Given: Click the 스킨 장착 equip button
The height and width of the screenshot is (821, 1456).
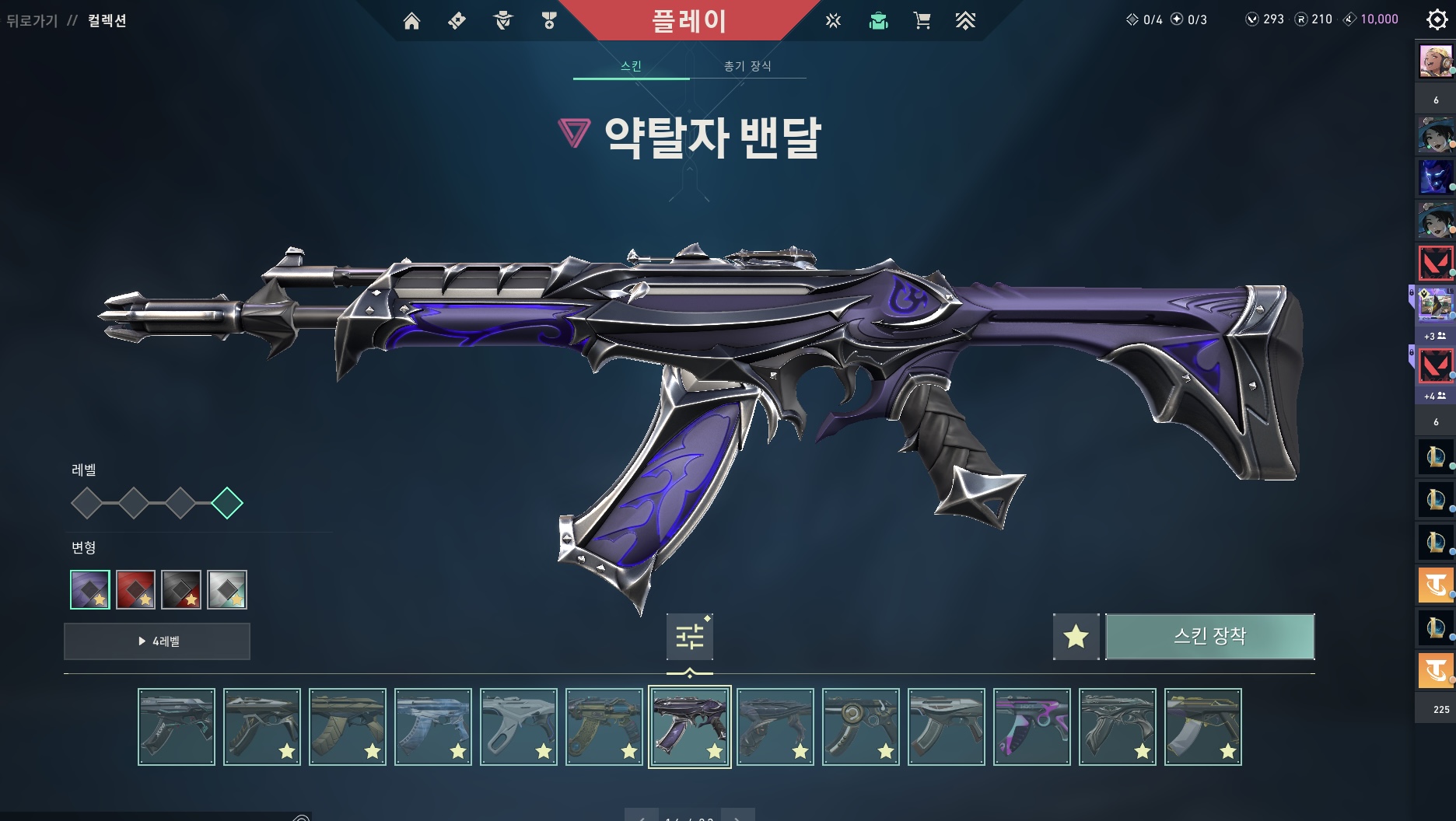Looking at the screenshot, I should 1209,637.
